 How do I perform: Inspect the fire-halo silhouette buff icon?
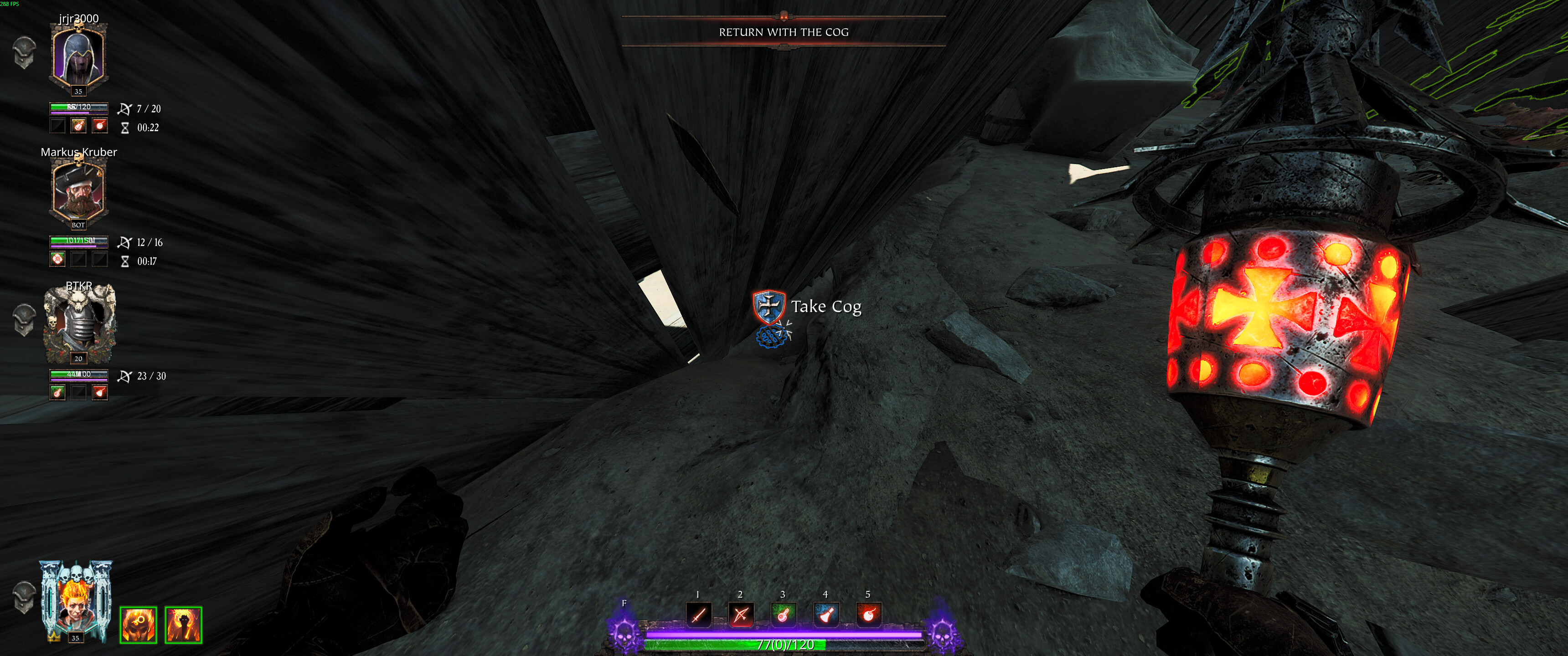[183, 625]
